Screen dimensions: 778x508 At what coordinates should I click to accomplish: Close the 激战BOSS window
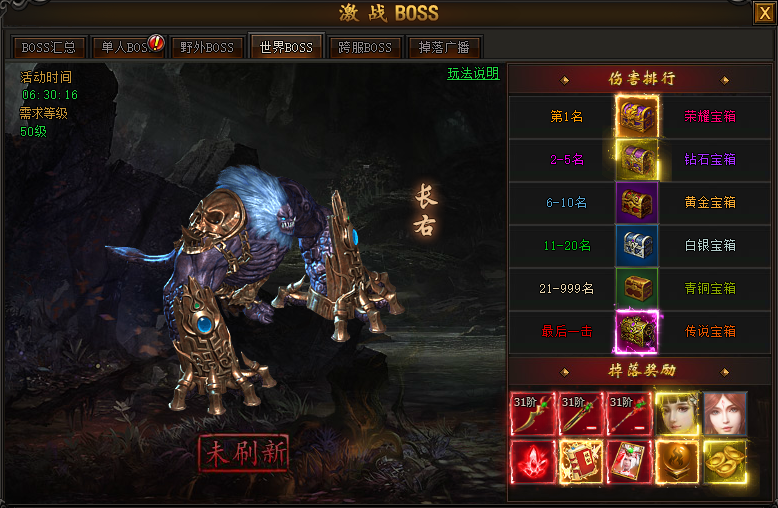coord(763,13)
